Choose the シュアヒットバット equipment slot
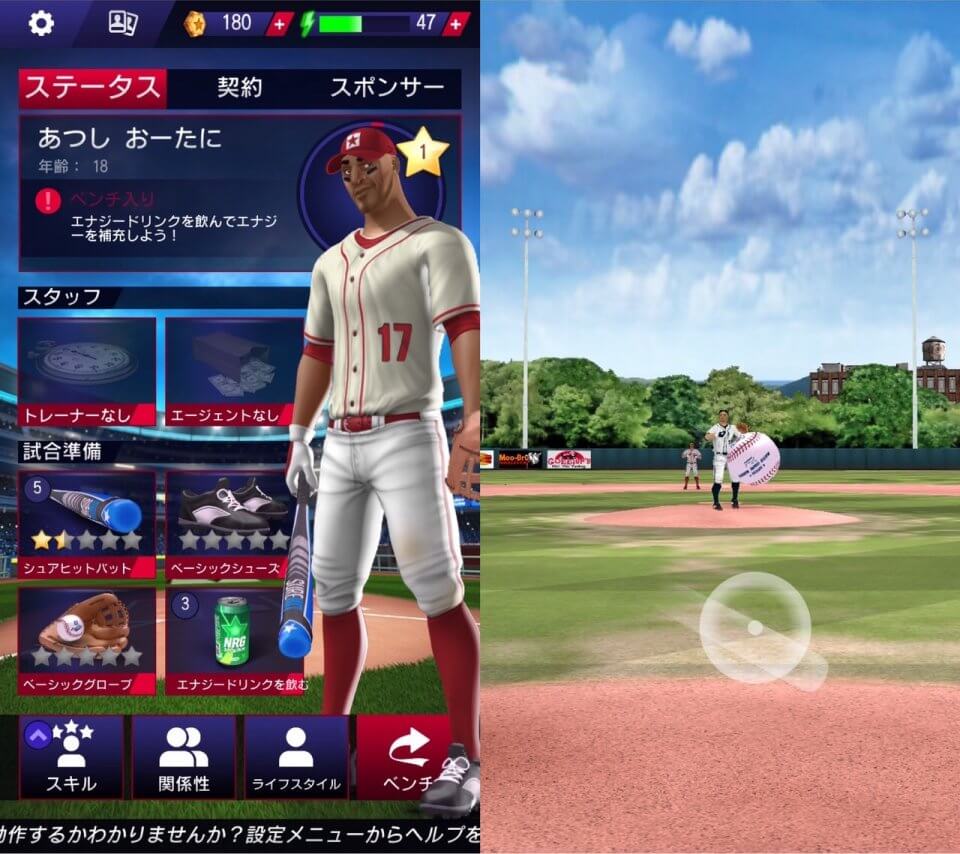 pos(87,523)
